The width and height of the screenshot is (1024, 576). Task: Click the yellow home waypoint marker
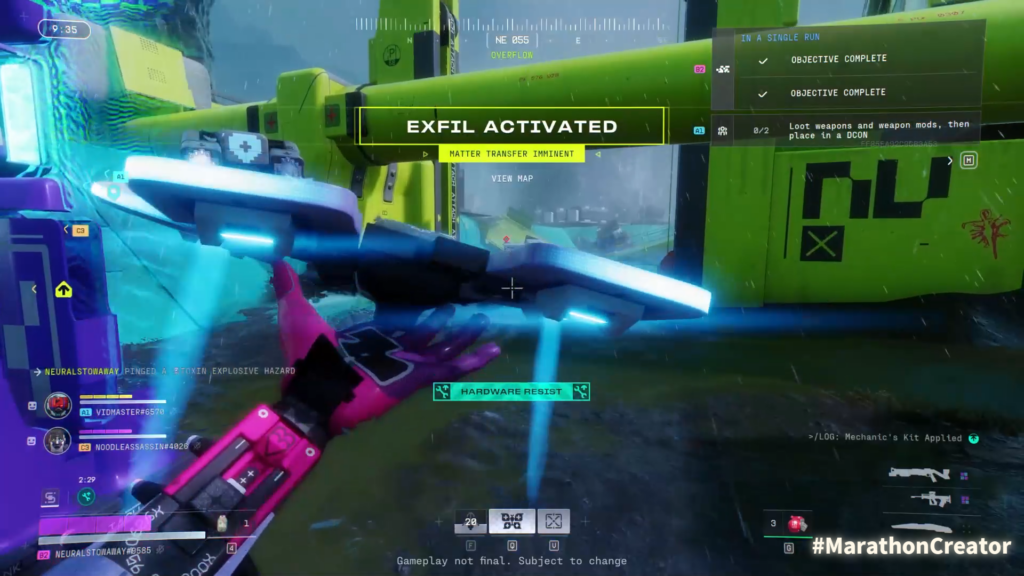(x=63, y=290)
